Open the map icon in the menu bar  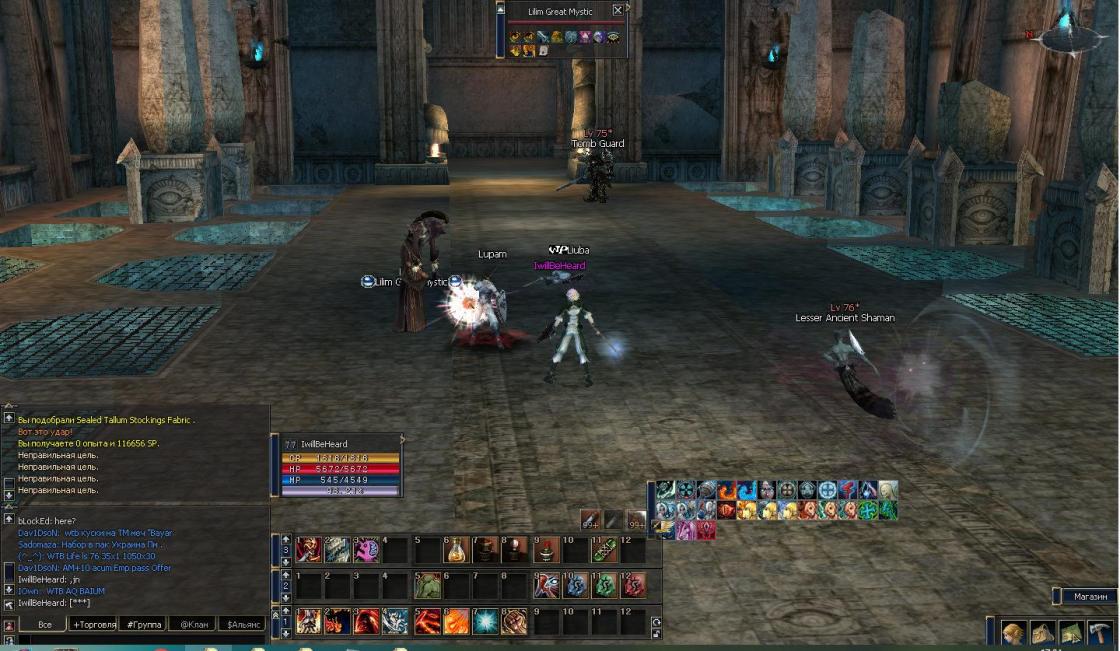click(1071, 633)
